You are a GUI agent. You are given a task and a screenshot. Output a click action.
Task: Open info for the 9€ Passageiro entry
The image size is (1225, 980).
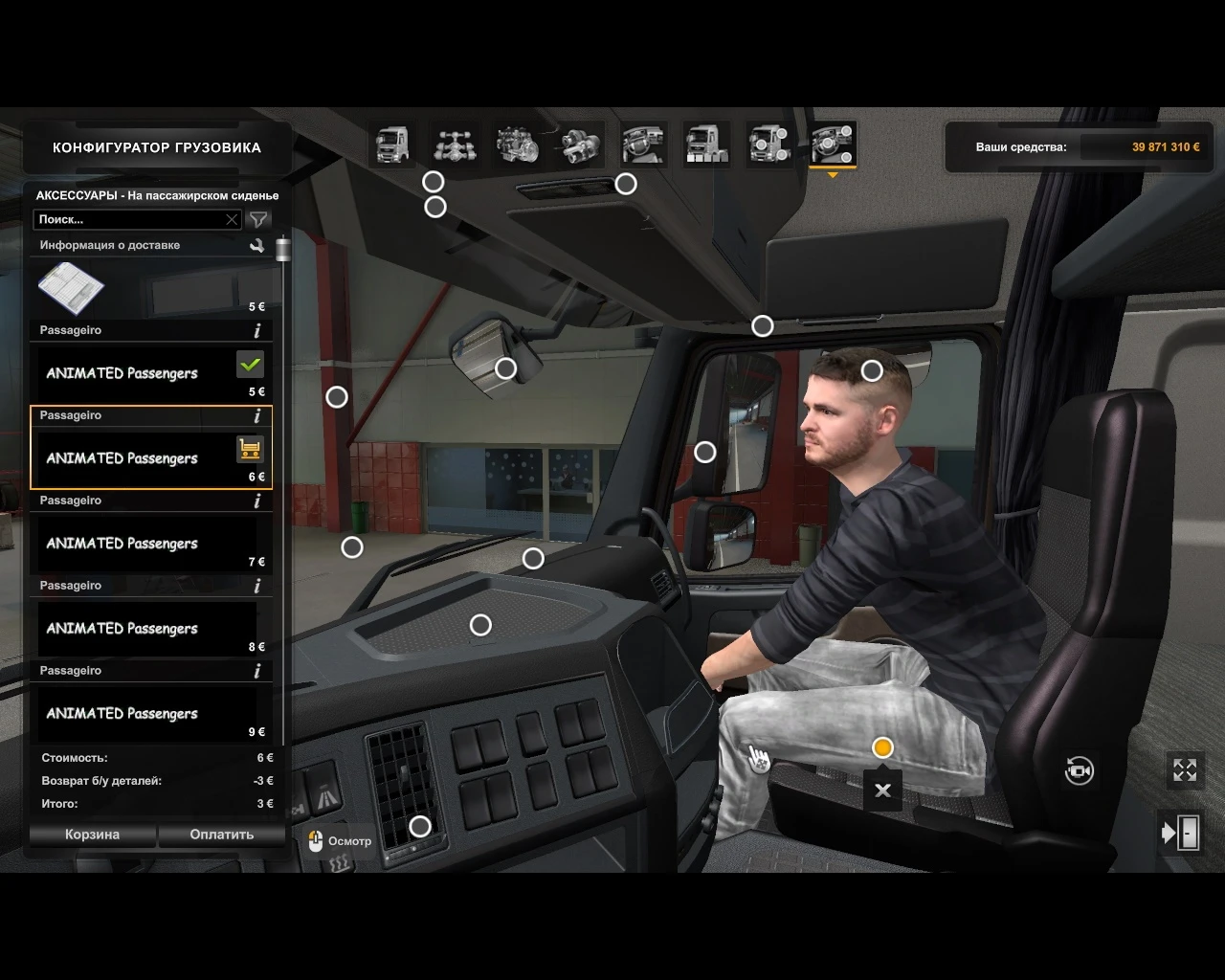click(256, 670)
